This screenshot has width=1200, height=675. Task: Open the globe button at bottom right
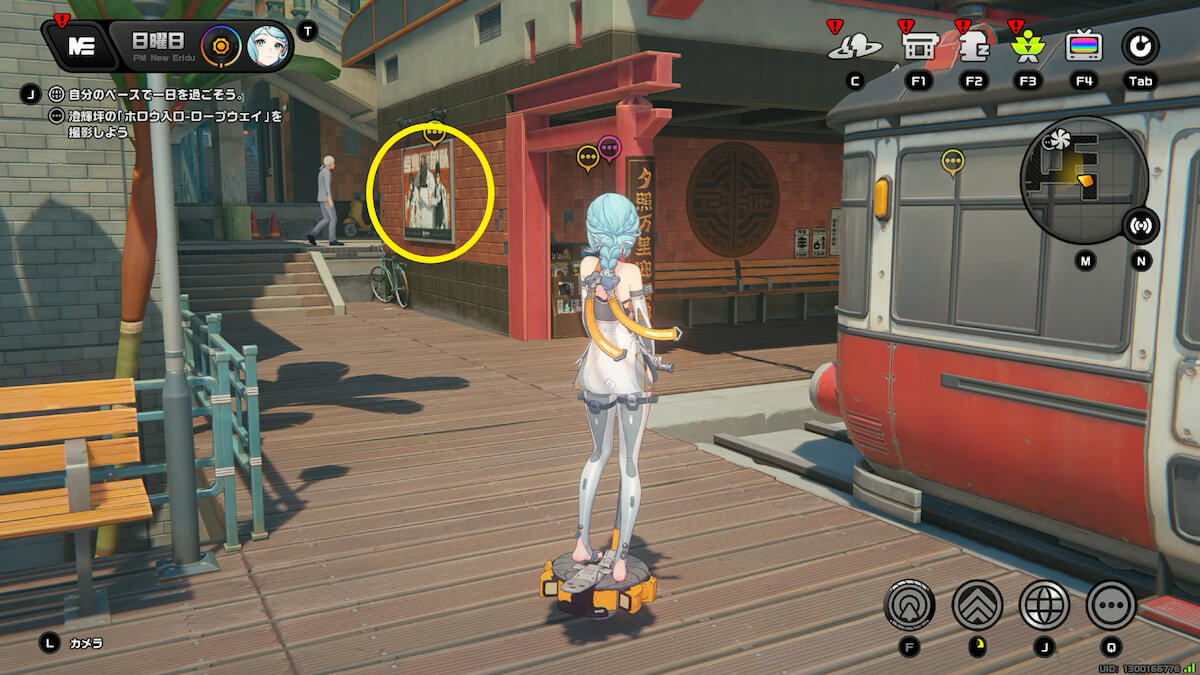point(1044,605)
